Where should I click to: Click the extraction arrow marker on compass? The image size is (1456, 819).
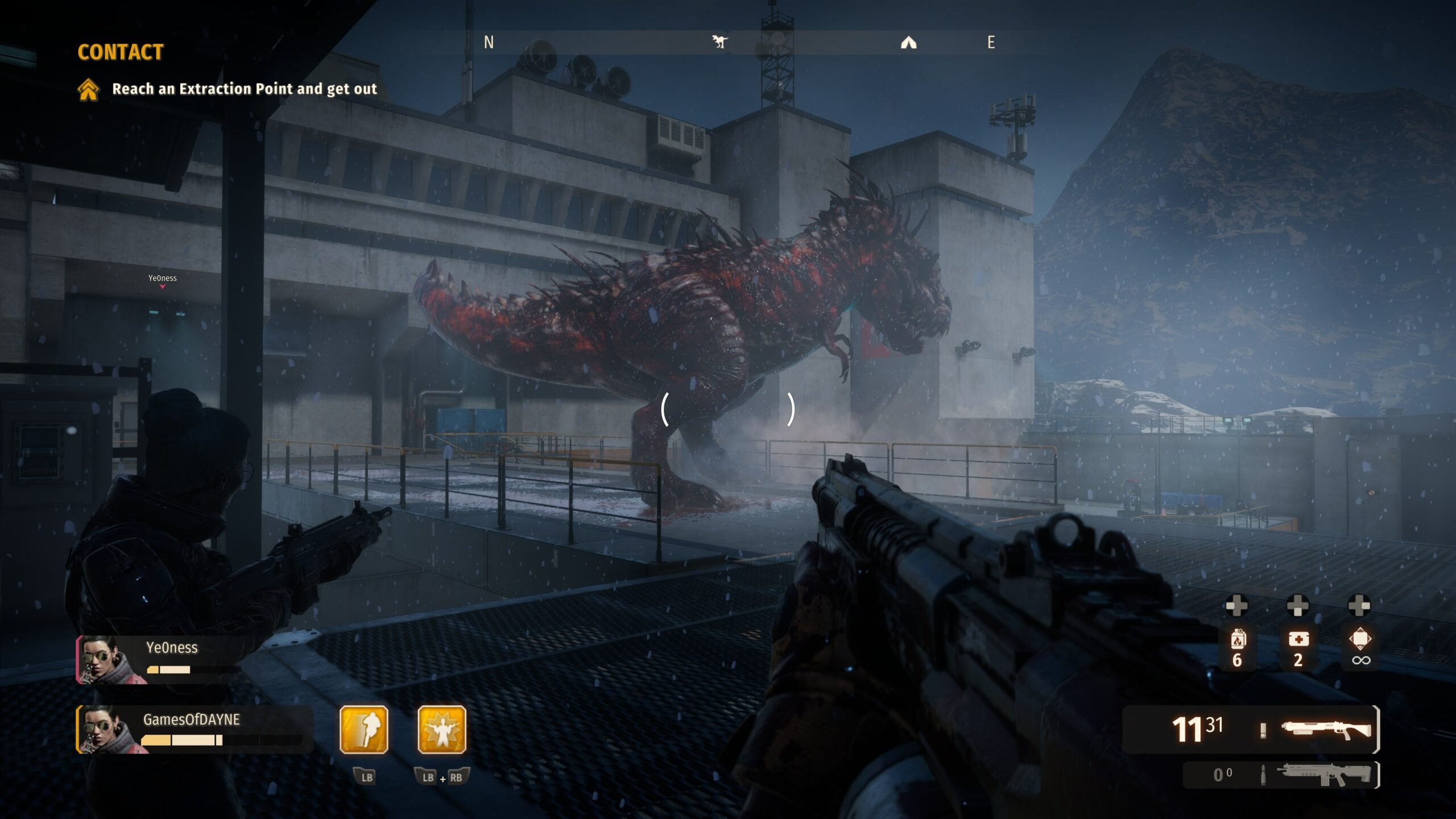908,43
